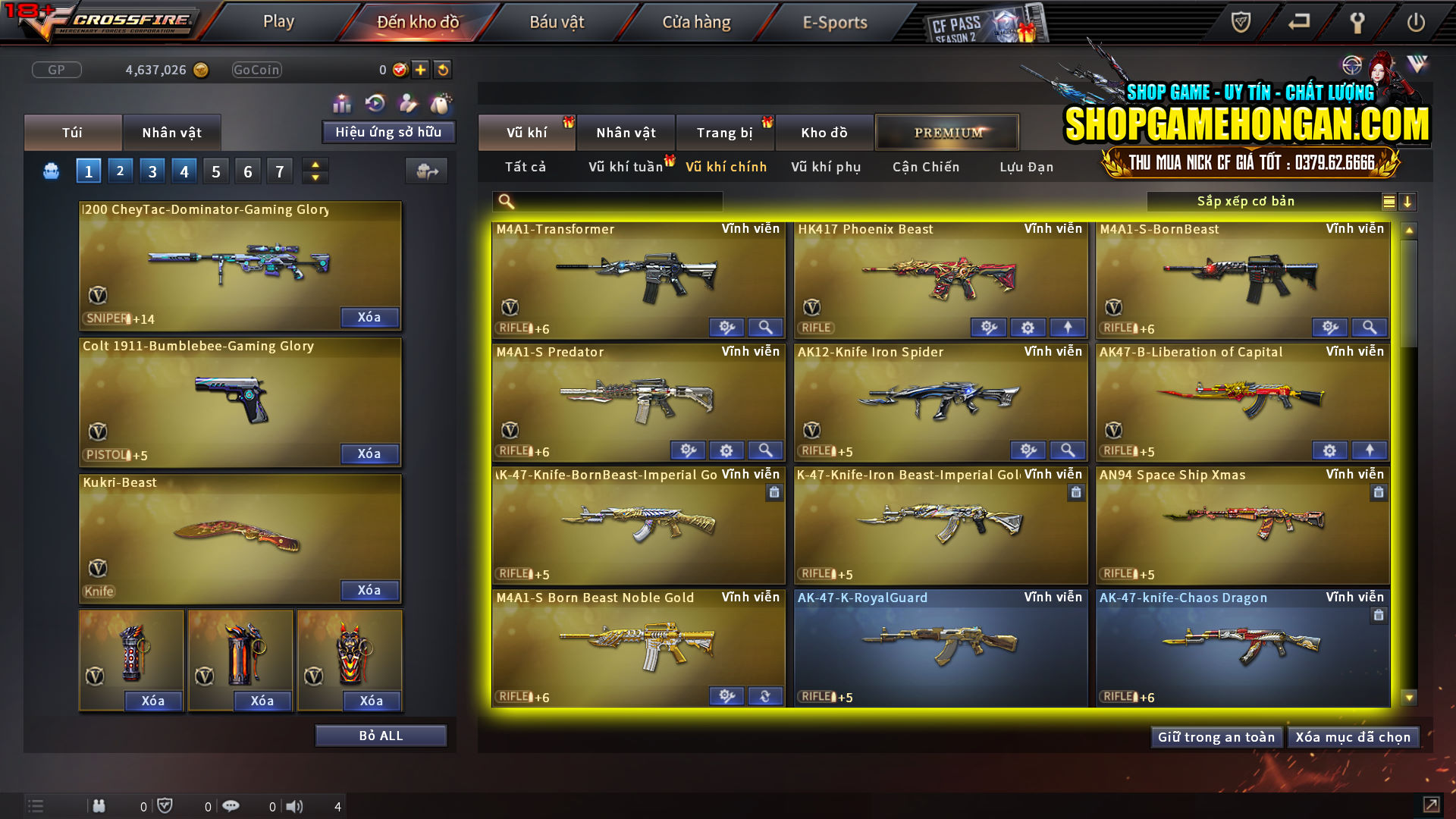Click the descending sort arrow beside the sort menu

(1408, 201)
